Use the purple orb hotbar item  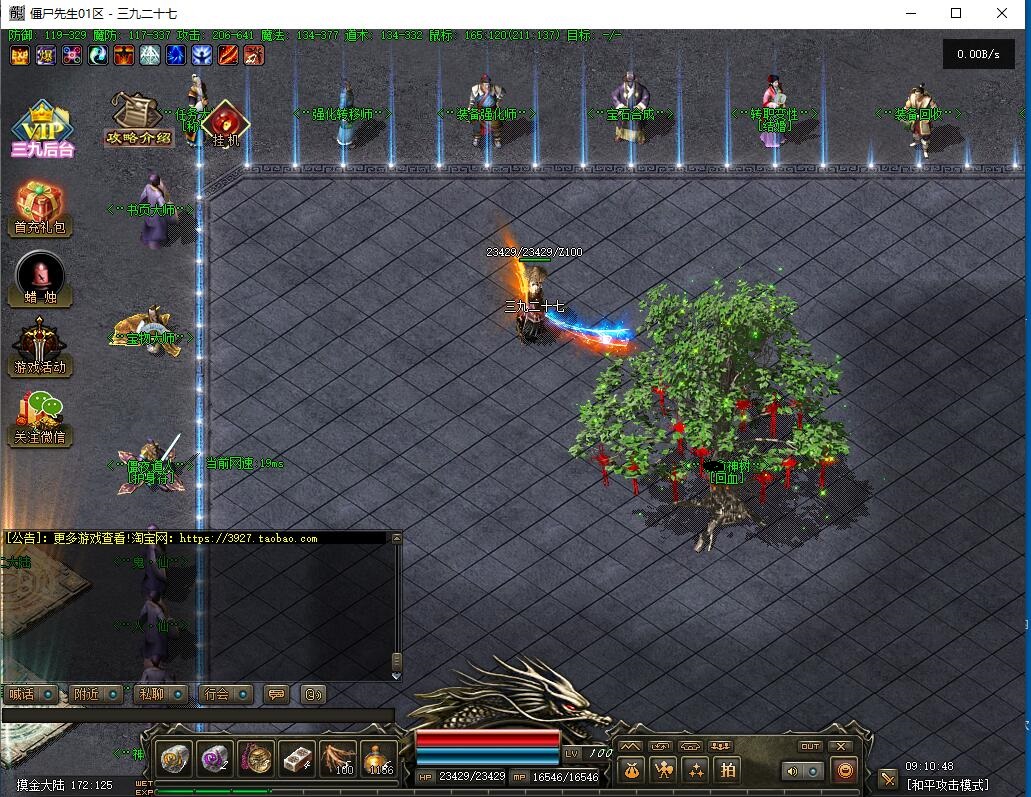click(215, 759)
